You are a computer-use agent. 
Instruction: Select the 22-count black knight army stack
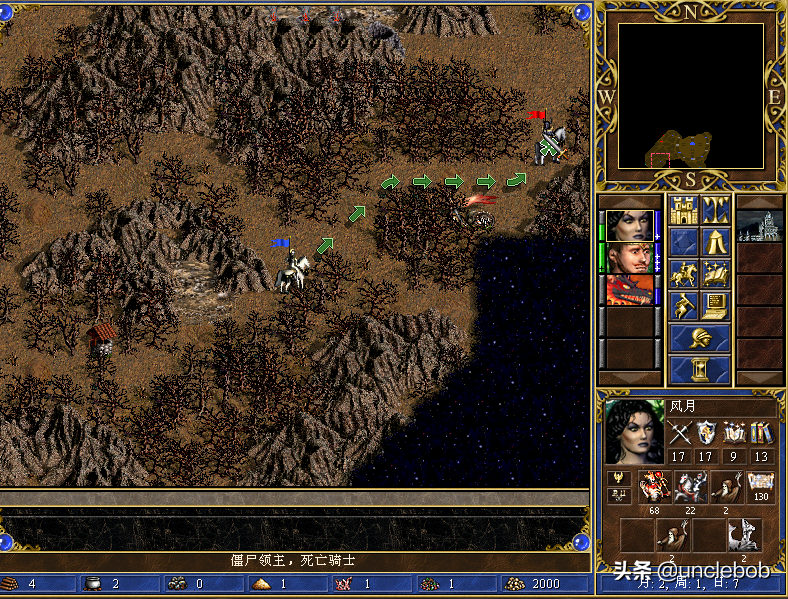pos(690,486)
